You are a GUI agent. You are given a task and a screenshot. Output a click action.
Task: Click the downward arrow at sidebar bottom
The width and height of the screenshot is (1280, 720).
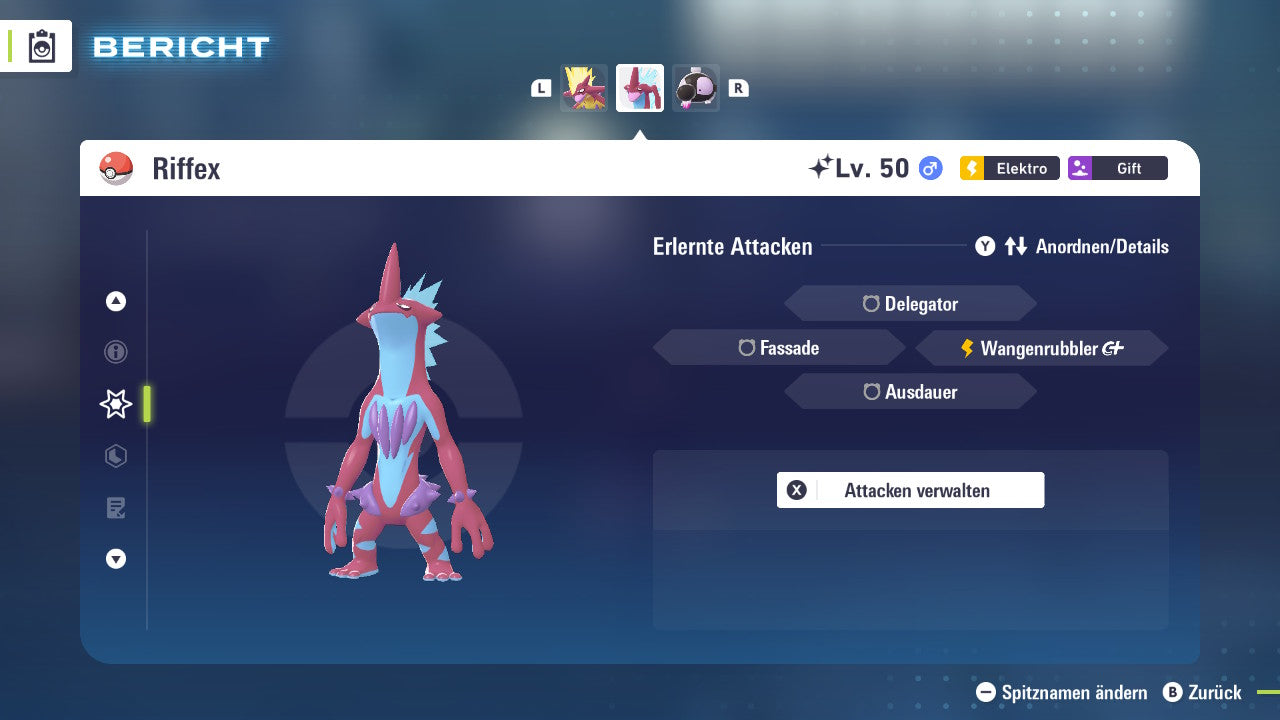coord(115,559)
